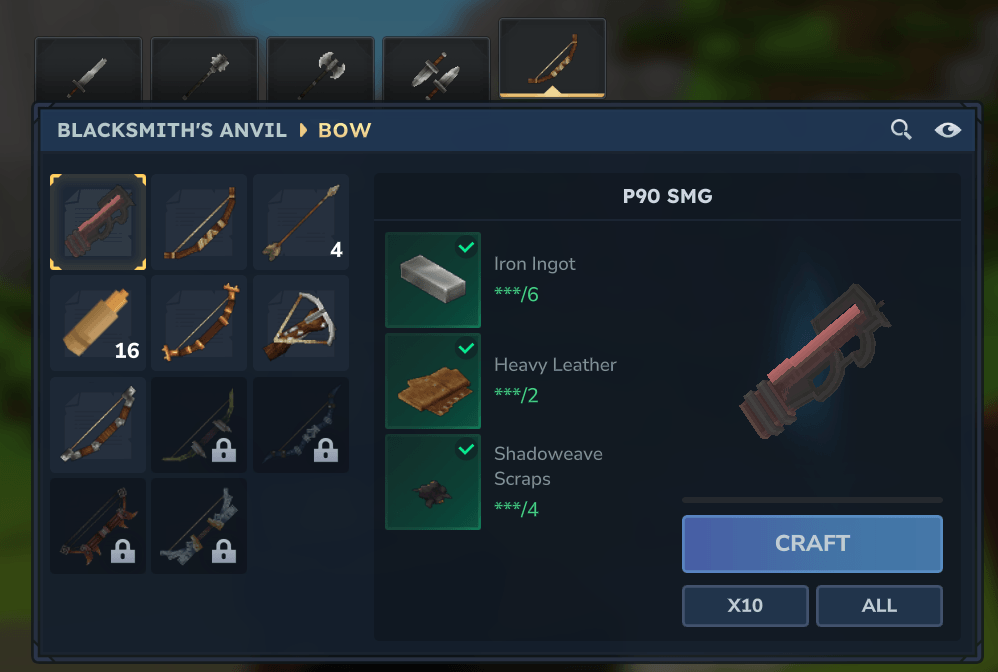Viewport: 998px width, 672px height.
Task: Select the bow category tab
Action: 552,60
